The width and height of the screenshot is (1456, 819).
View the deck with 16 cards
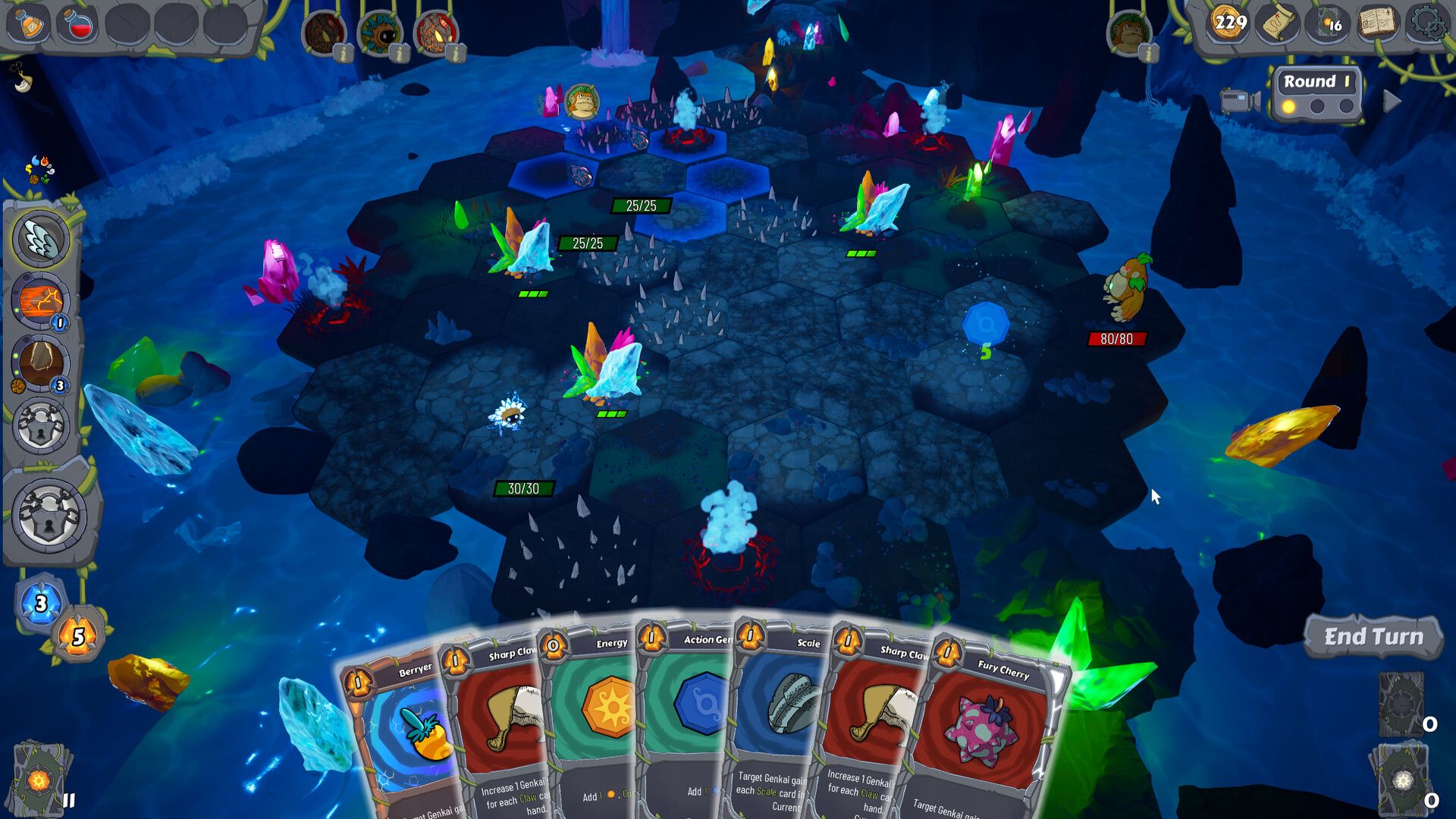1327,24
